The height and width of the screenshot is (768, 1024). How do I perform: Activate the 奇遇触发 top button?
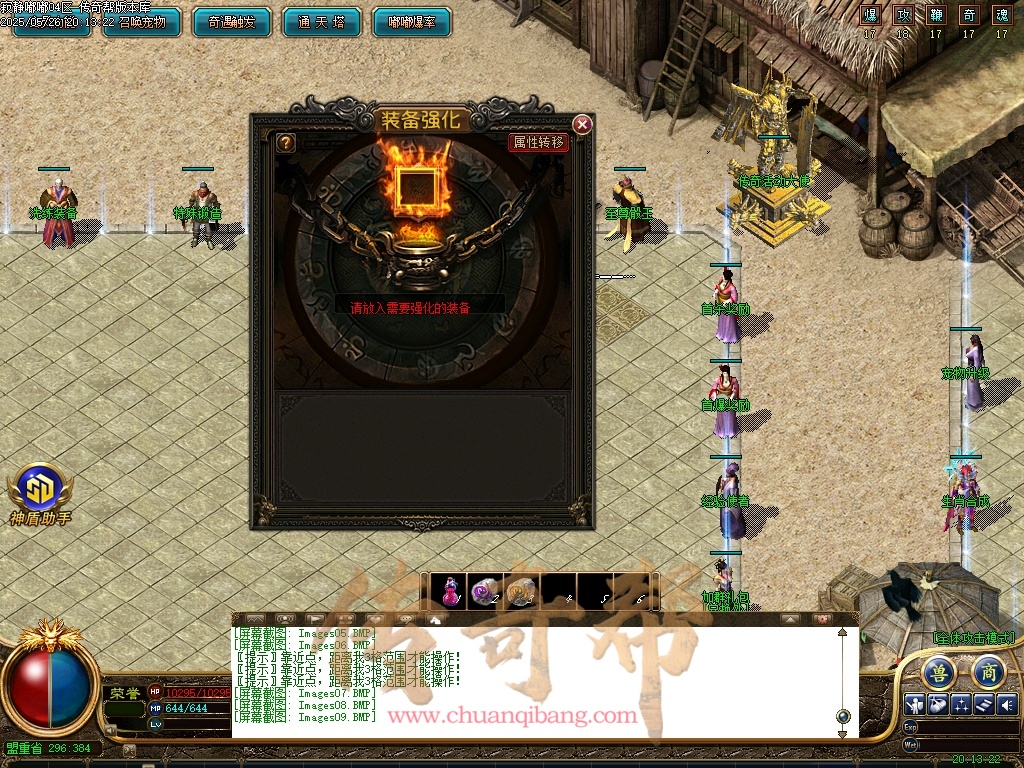pyautogui.click(x=231, y=21)
